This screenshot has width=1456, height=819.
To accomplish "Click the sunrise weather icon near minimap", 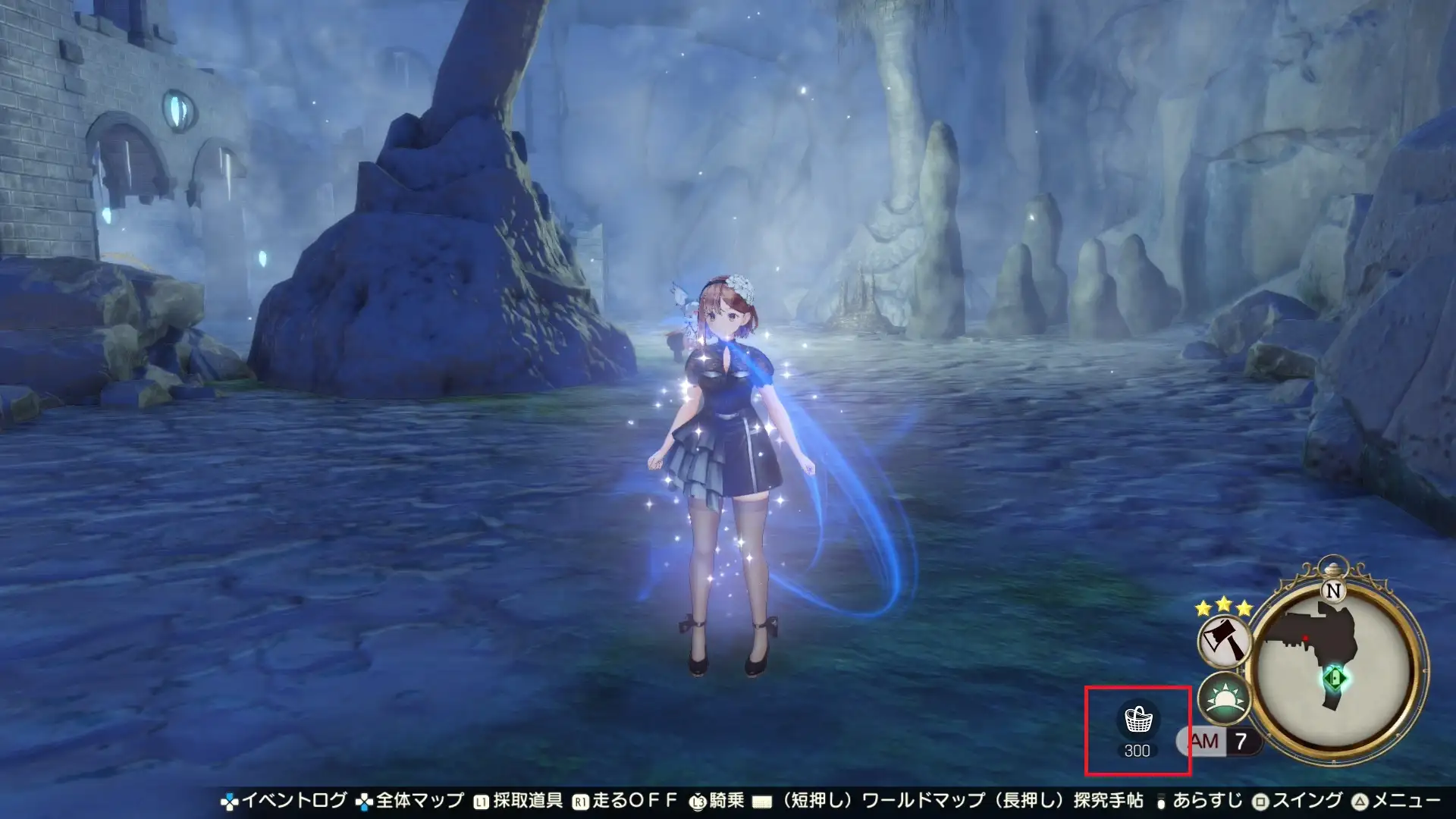I will pos(1224,699).
